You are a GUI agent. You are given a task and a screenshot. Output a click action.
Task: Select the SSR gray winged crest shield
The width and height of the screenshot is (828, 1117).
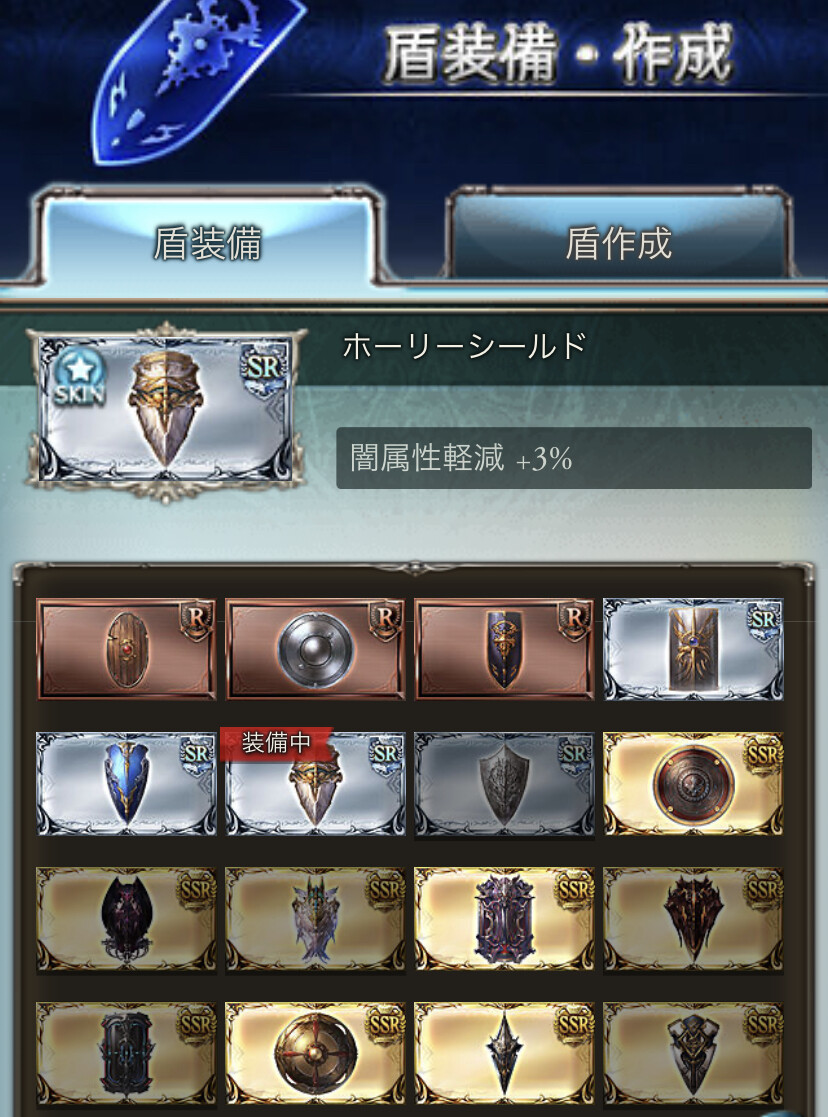(x=693, y=1053)
